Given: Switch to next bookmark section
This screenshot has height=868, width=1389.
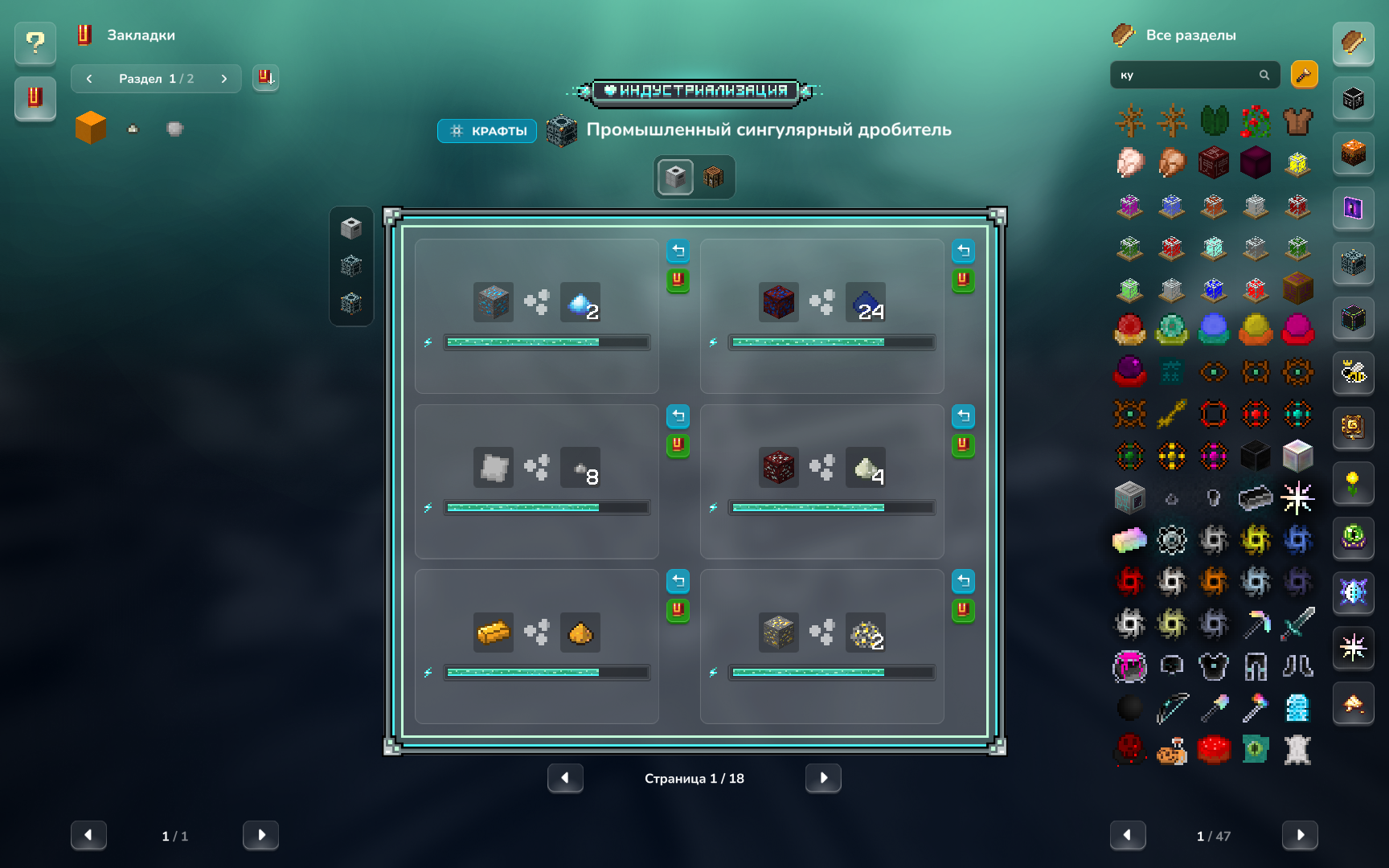Looking at the screenshot, I should [224, 79].
